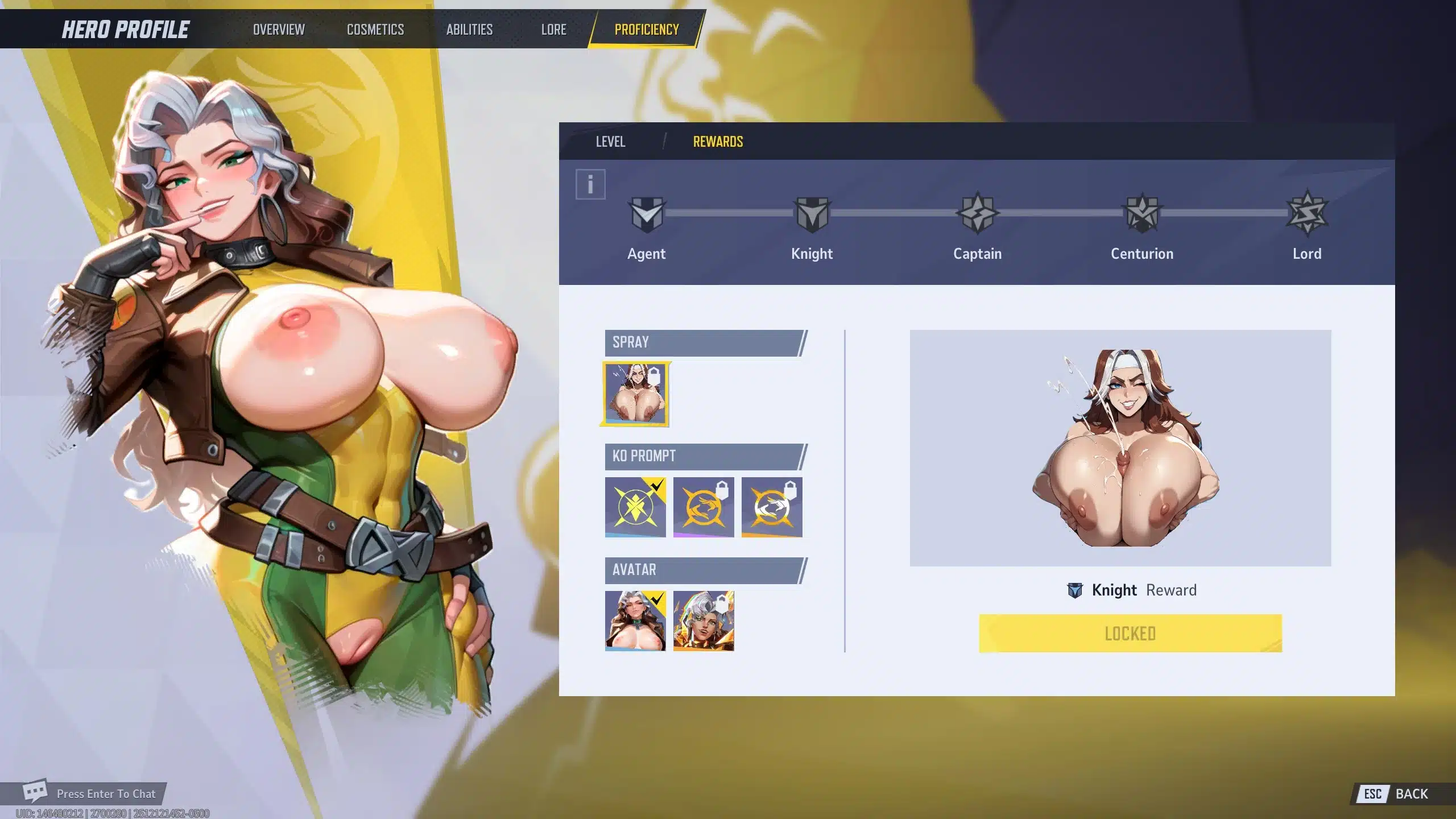Select the unlocked Avatar with checkmark
Image resolution: width=1456 pixels, height=819 pixels.
coord(635,621)
